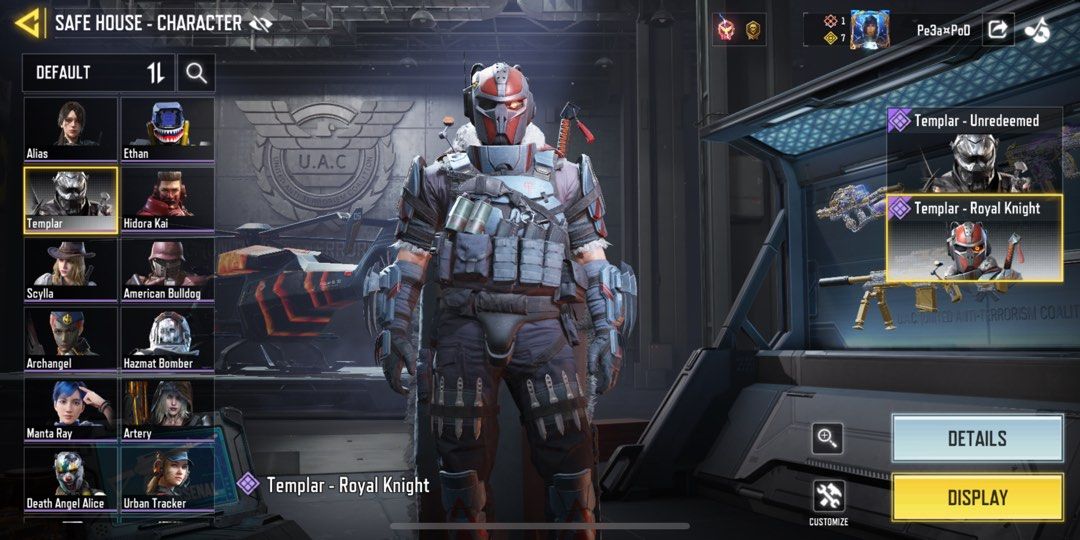The image size is (1080, 540).
Task: Choose Death Angel Alice character
Action: coord(70,478)
